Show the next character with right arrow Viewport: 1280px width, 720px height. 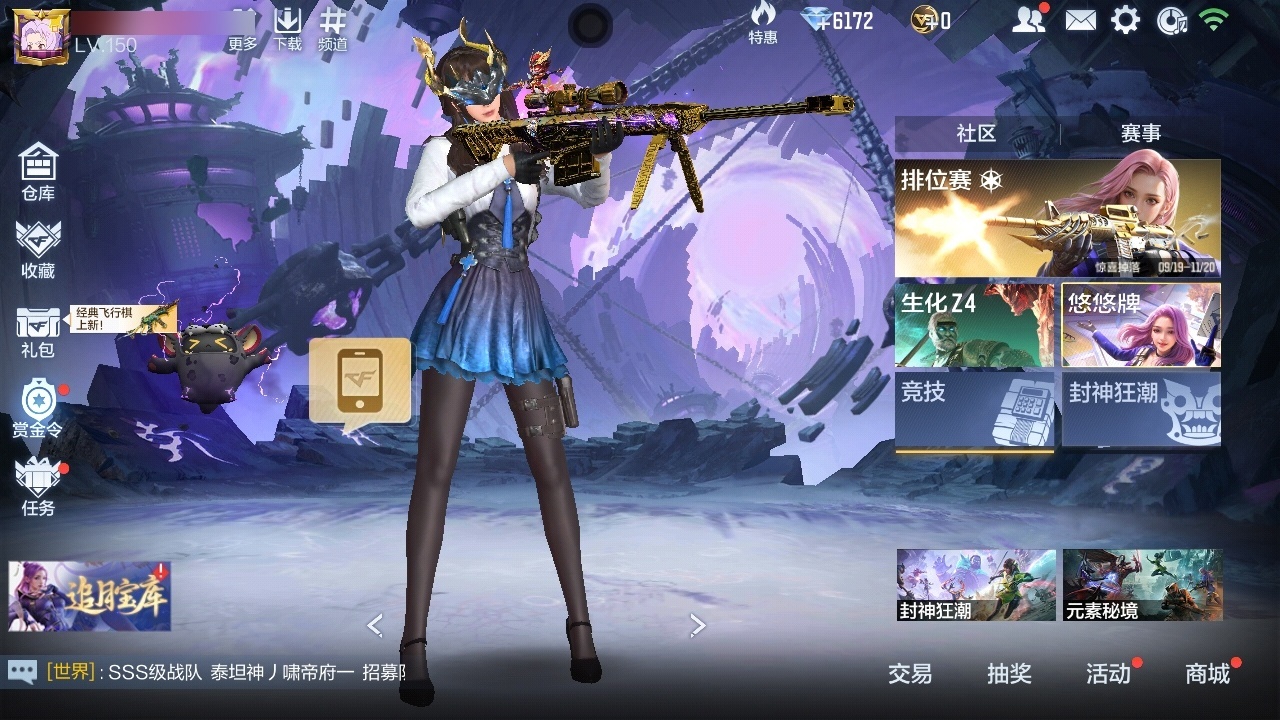(x=698, y=626)
